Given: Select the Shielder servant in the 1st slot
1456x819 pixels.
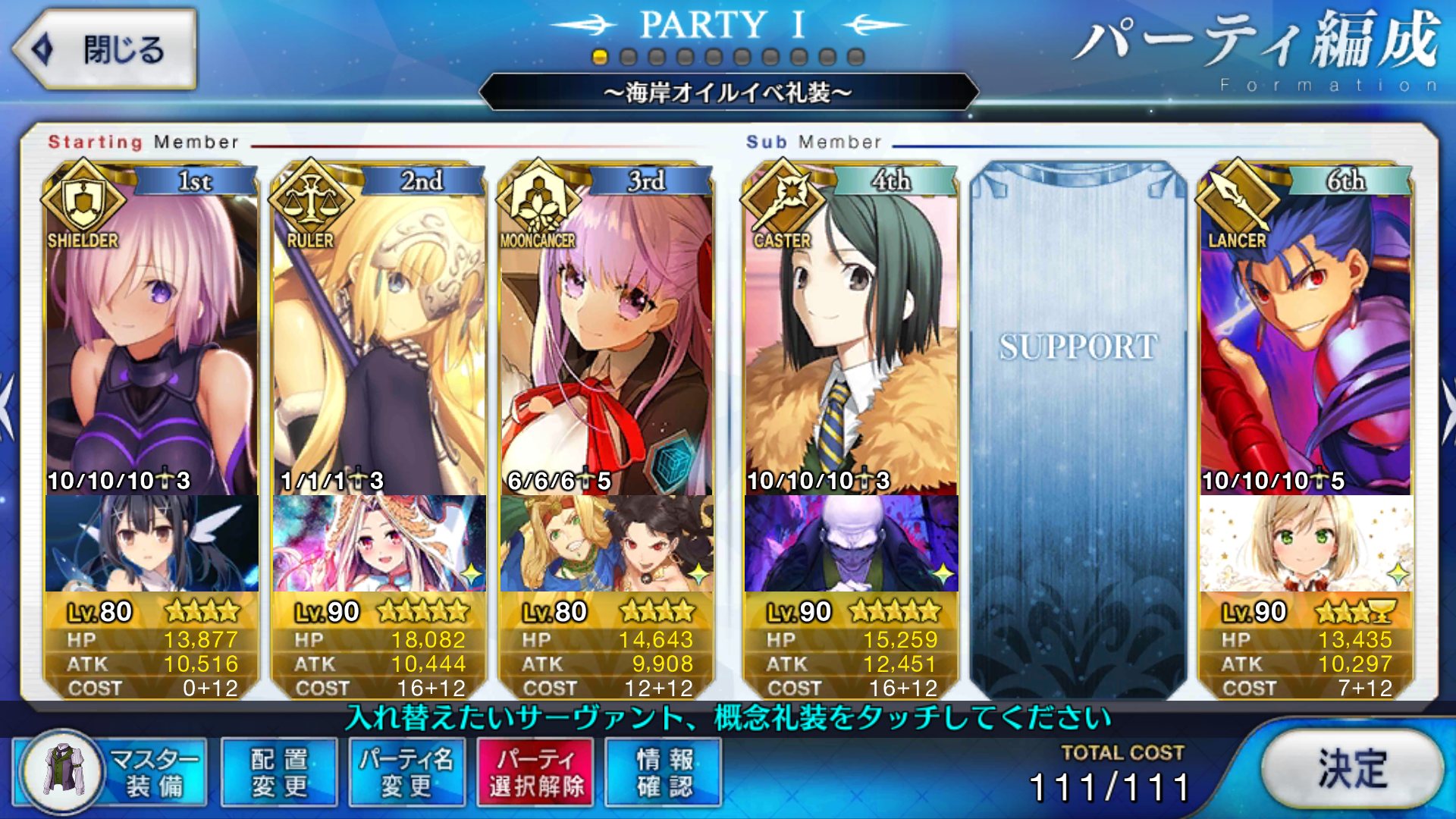Looking at the screenshot, I should (x=151, y=341).
